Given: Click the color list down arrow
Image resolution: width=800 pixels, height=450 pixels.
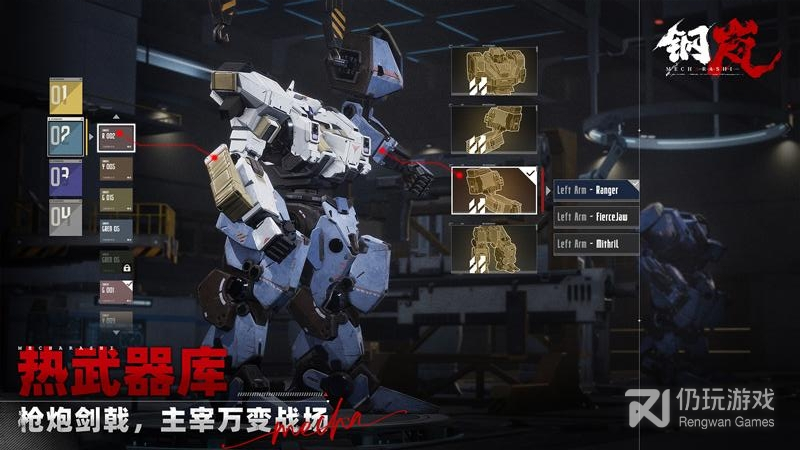Looking at the screenshot, I should point(115,331).
